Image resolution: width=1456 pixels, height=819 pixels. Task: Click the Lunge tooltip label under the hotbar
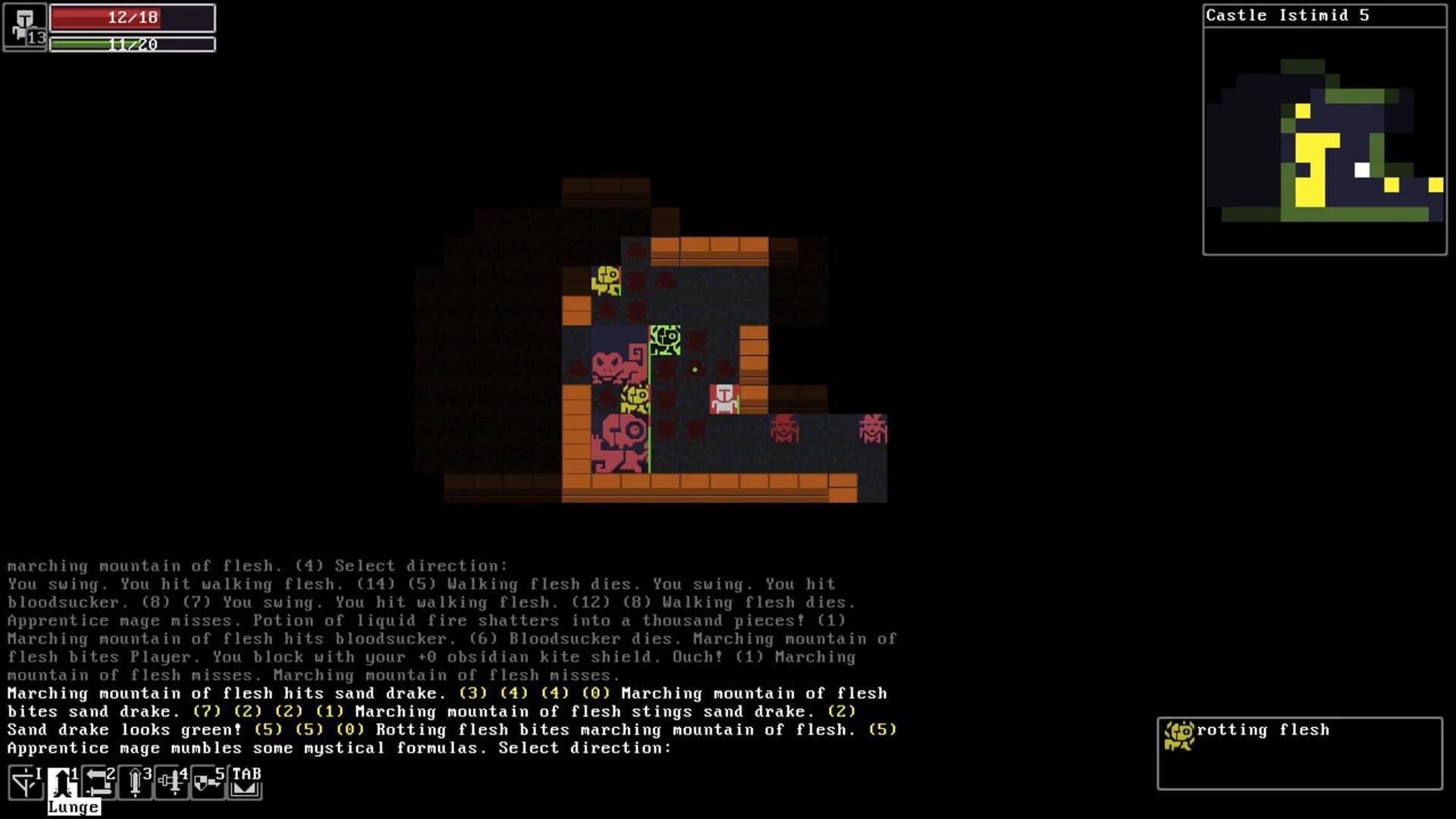point(72,807)
